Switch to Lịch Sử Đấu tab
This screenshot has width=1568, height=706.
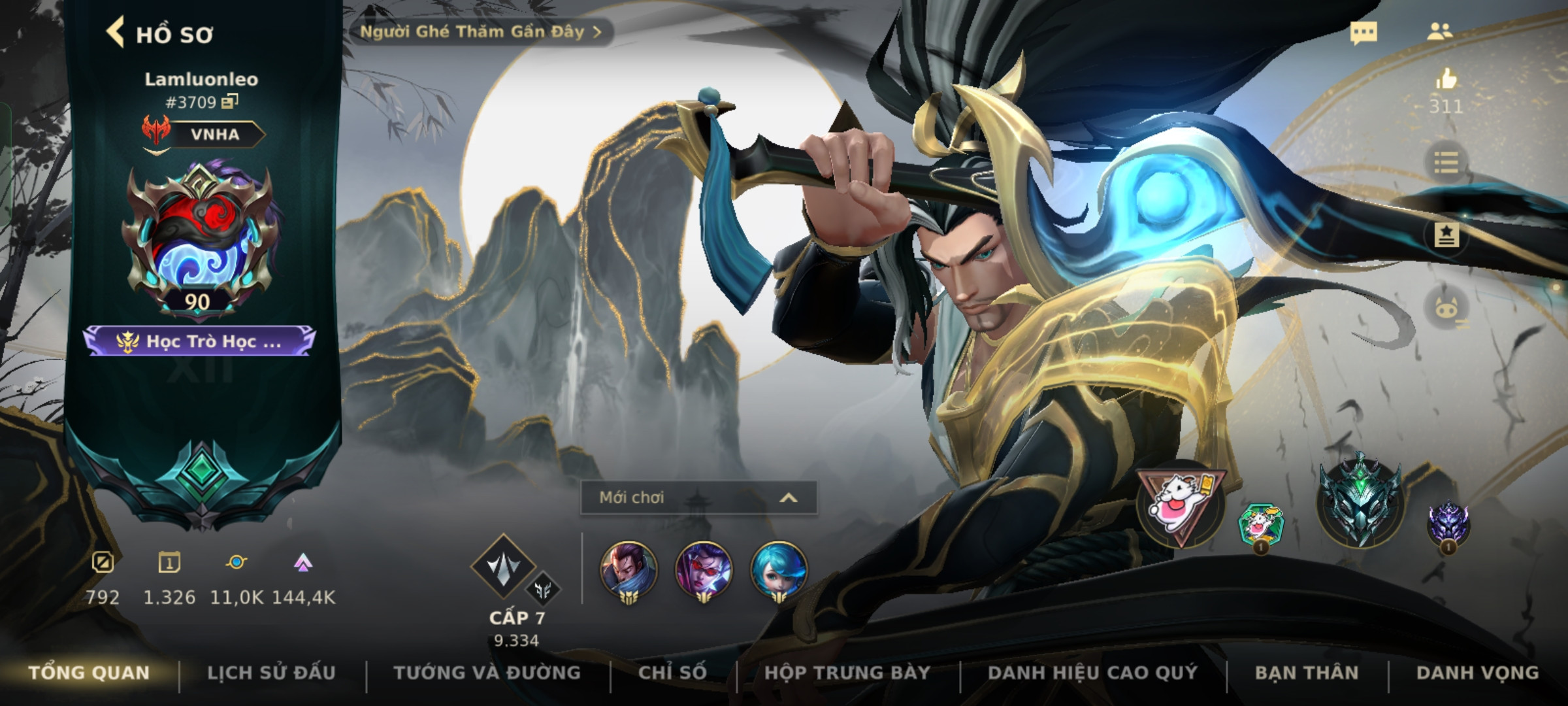point(271,673)
